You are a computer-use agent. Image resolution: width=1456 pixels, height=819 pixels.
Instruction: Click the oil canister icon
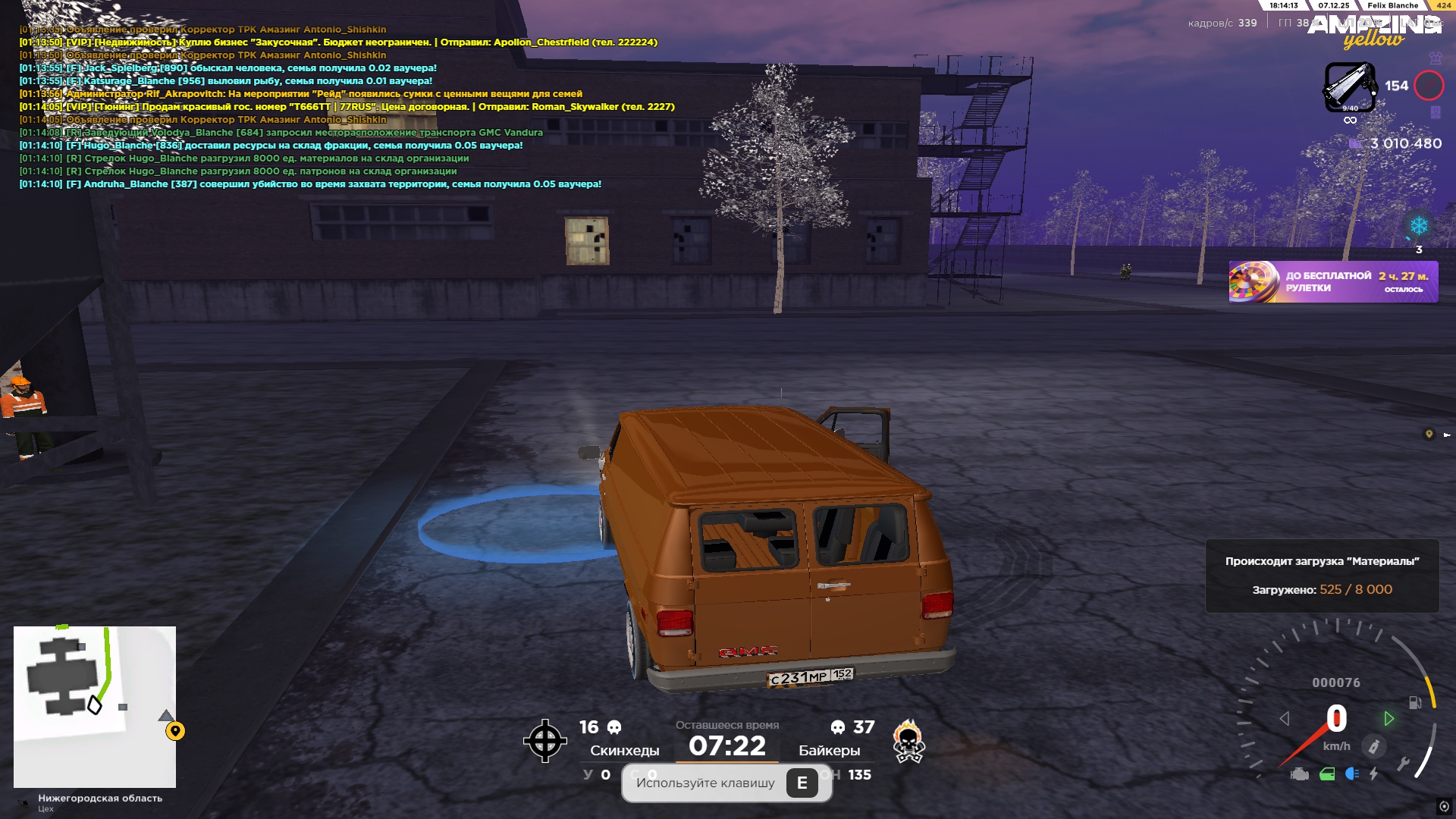tap(1373, 747)
